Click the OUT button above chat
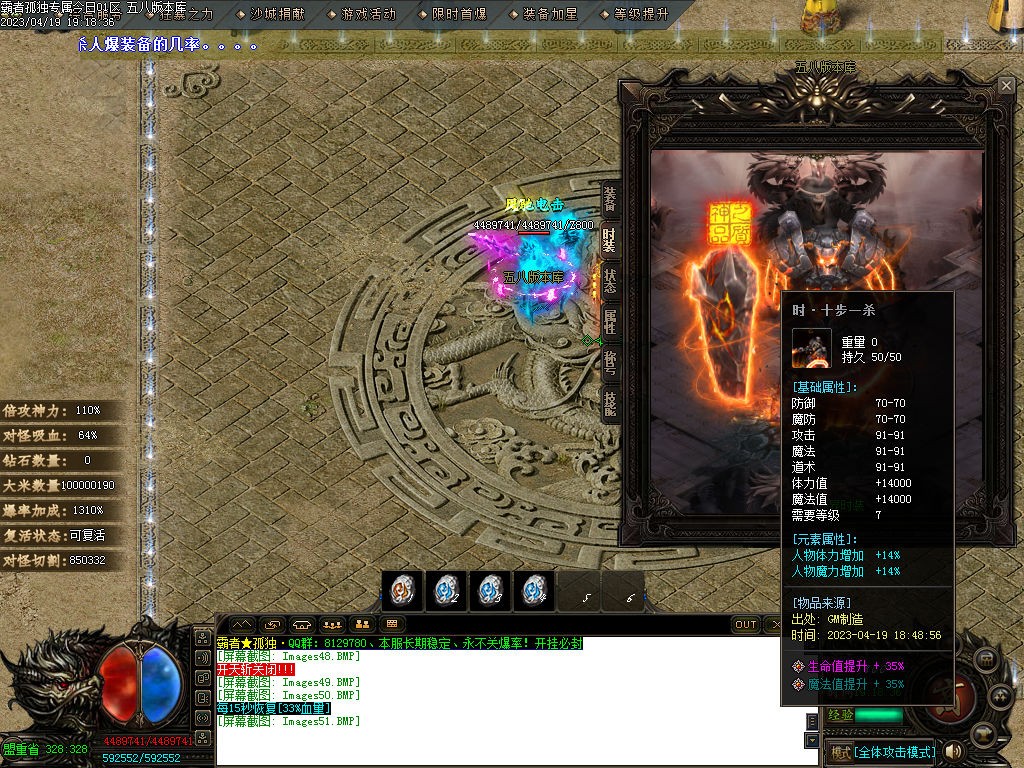The image size is (1024, 768). click(746, 625)
